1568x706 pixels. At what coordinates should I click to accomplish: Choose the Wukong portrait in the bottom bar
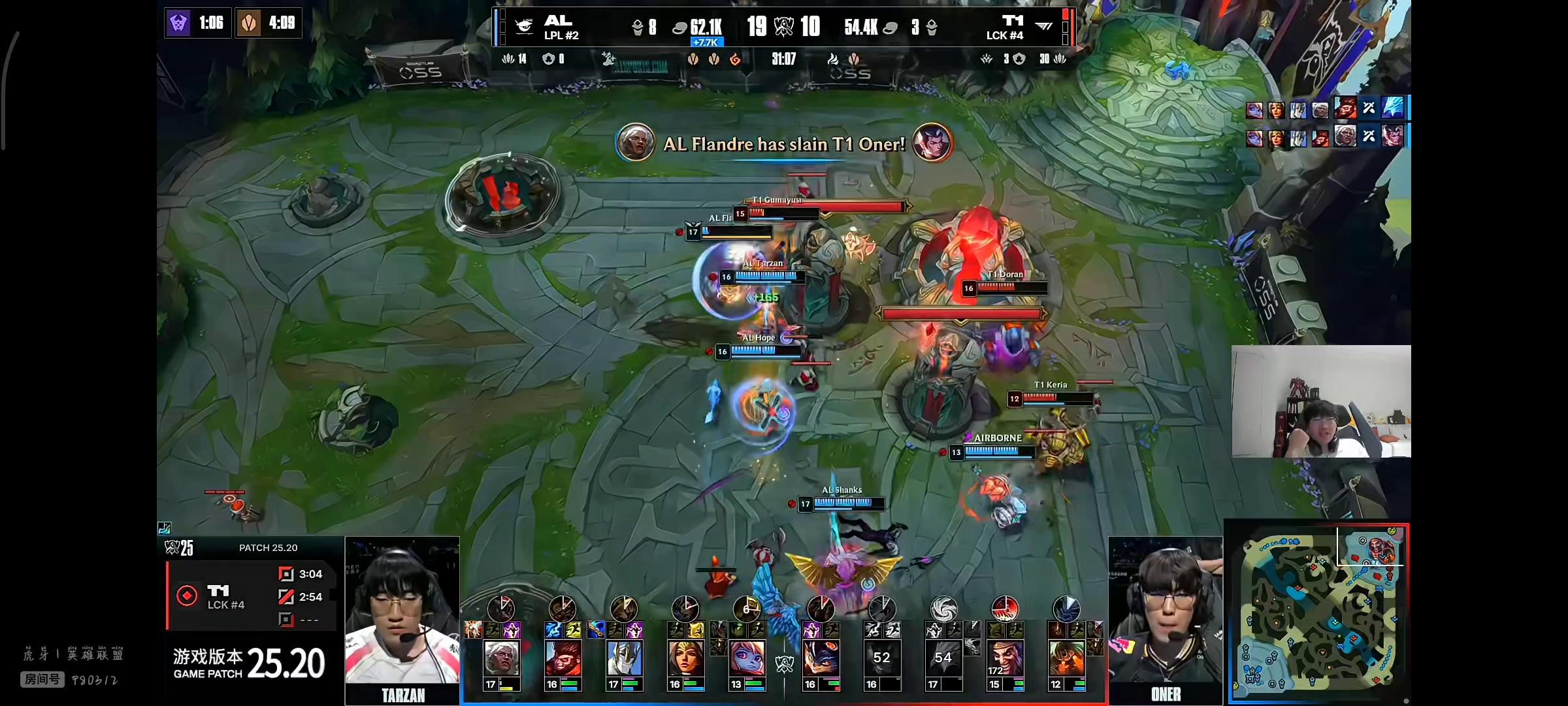(x=563, y=658)
